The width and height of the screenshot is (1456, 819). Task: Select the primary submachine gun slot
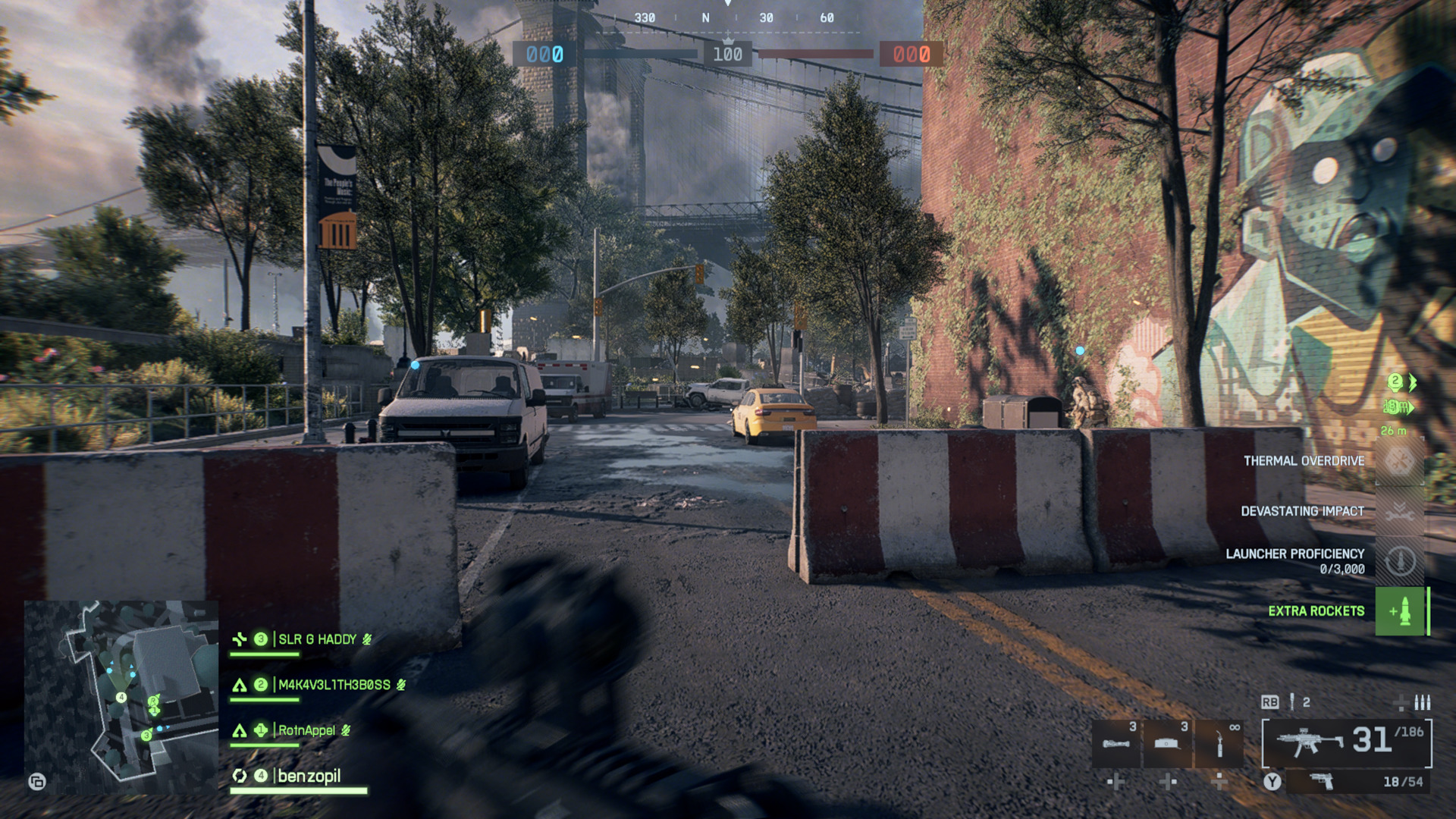[x=1347, y=742]
